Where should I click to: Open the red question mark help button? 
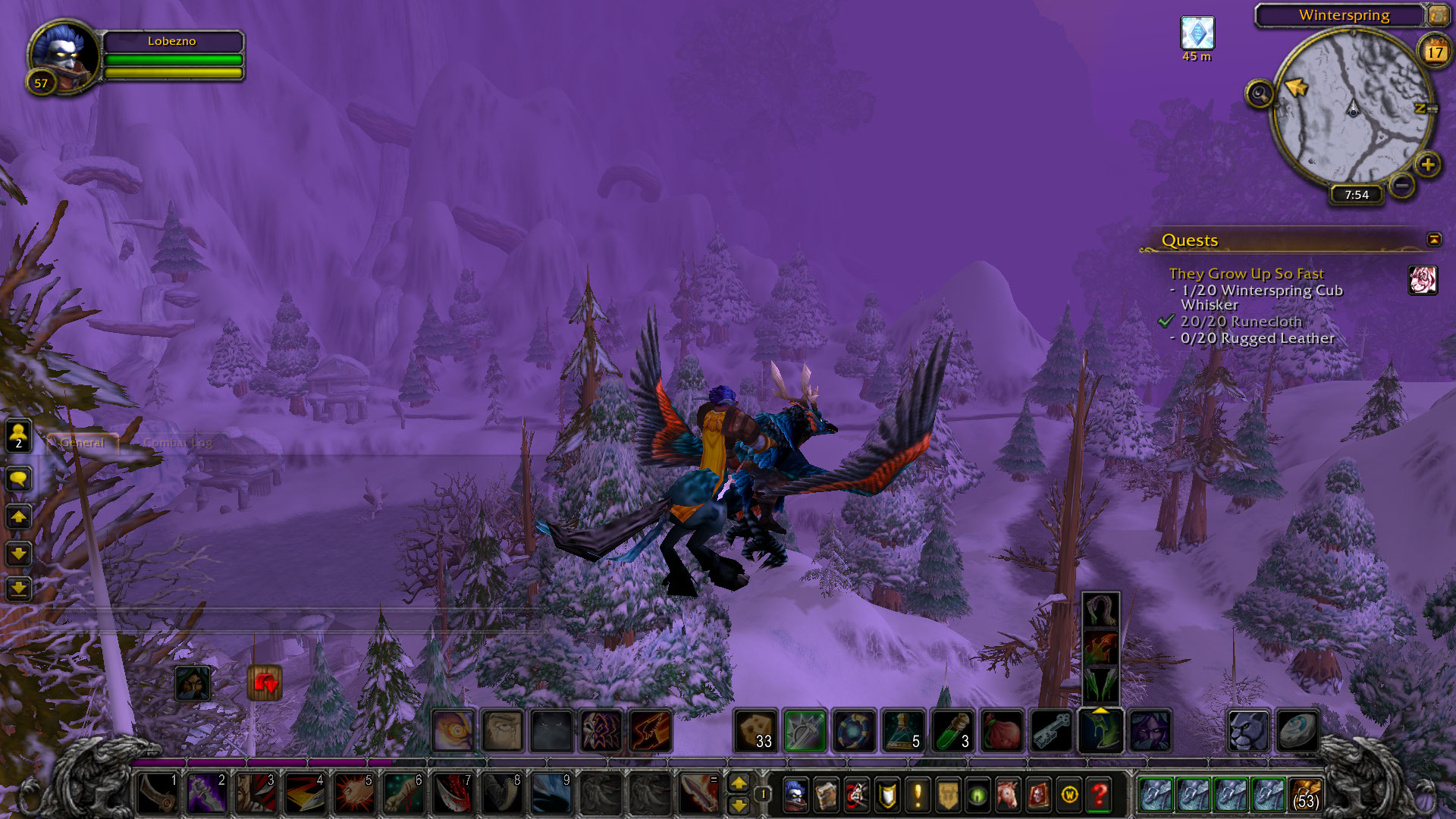click(x=1100, y=795)
